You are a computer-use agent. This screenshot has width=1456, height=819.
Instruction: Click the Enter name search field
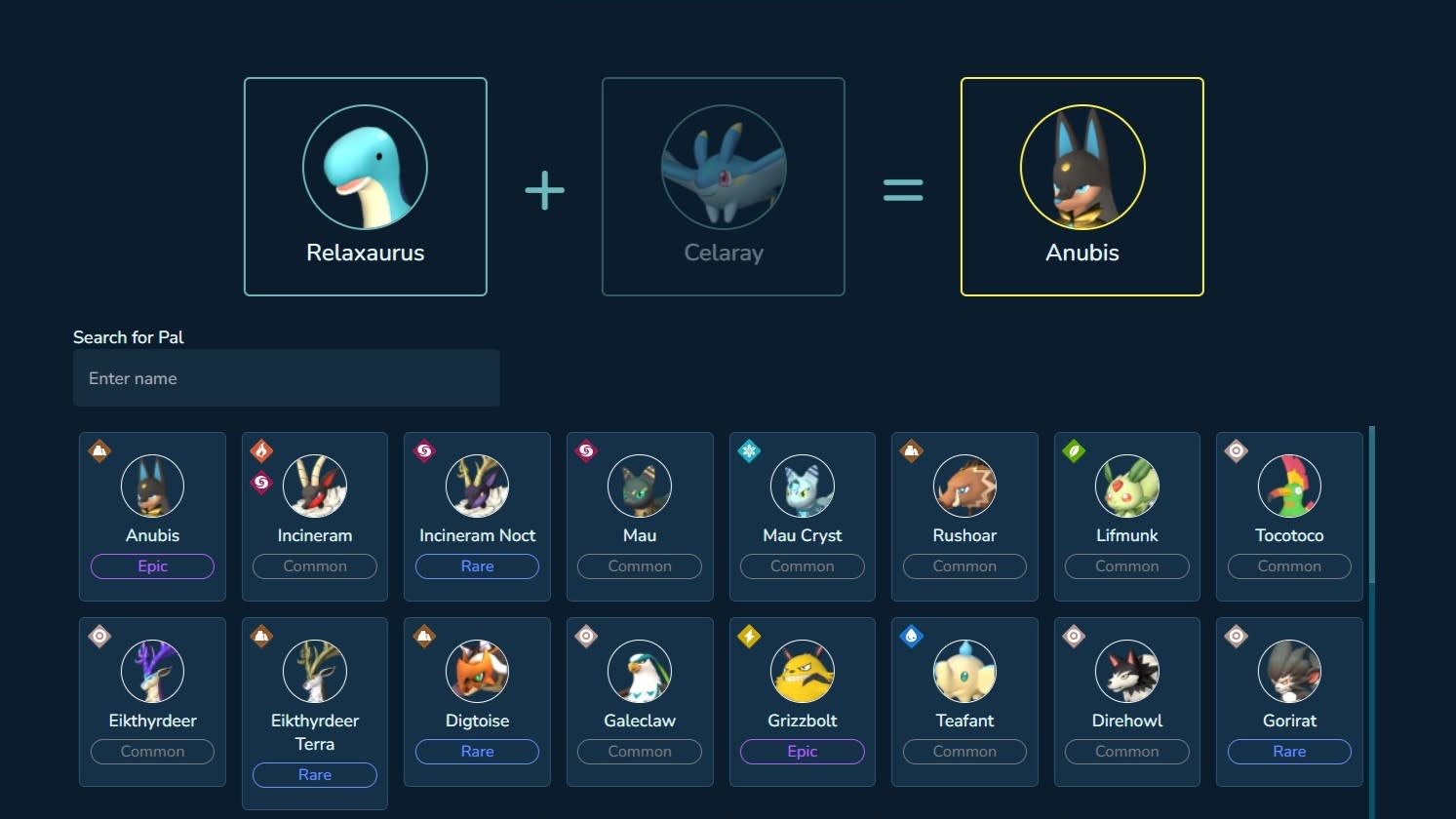[287, 378]
